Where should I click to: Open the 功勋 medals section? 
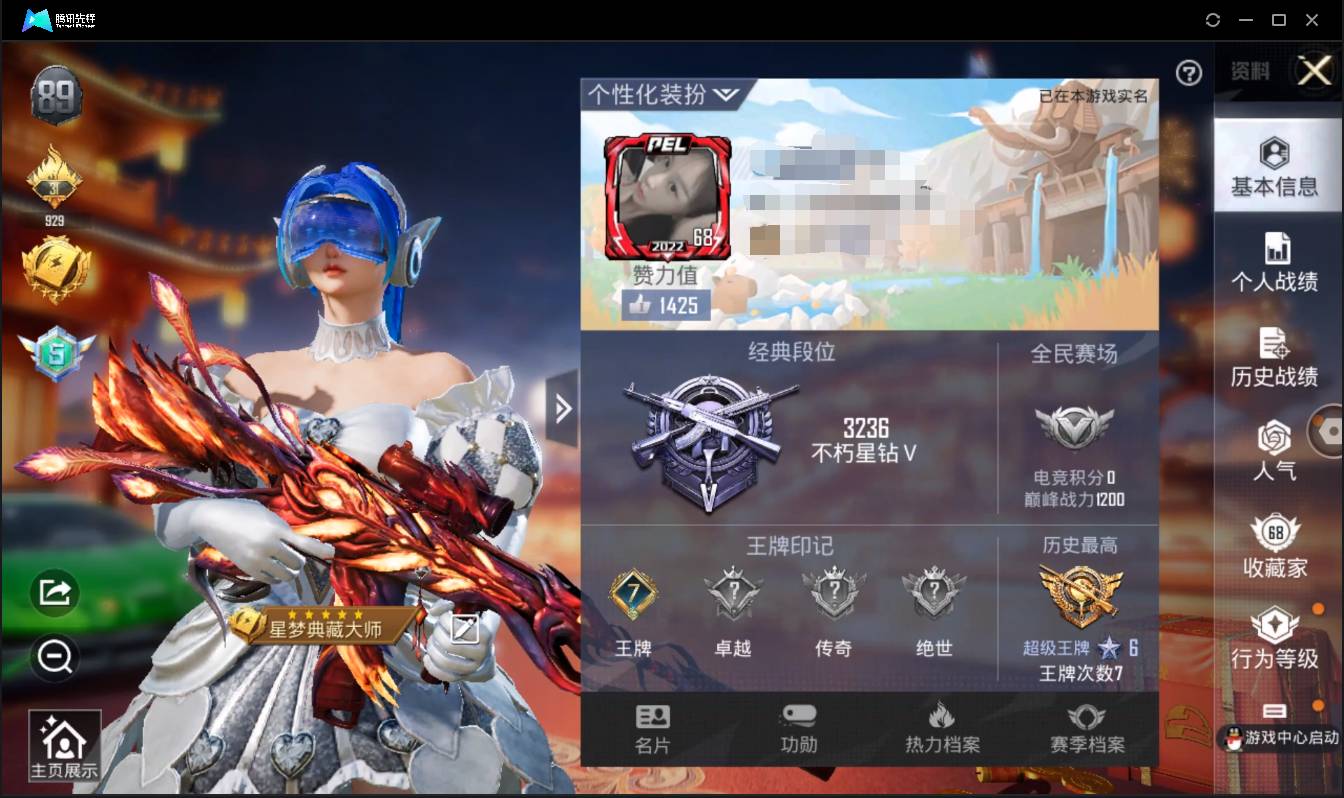(x=797, y=725)
